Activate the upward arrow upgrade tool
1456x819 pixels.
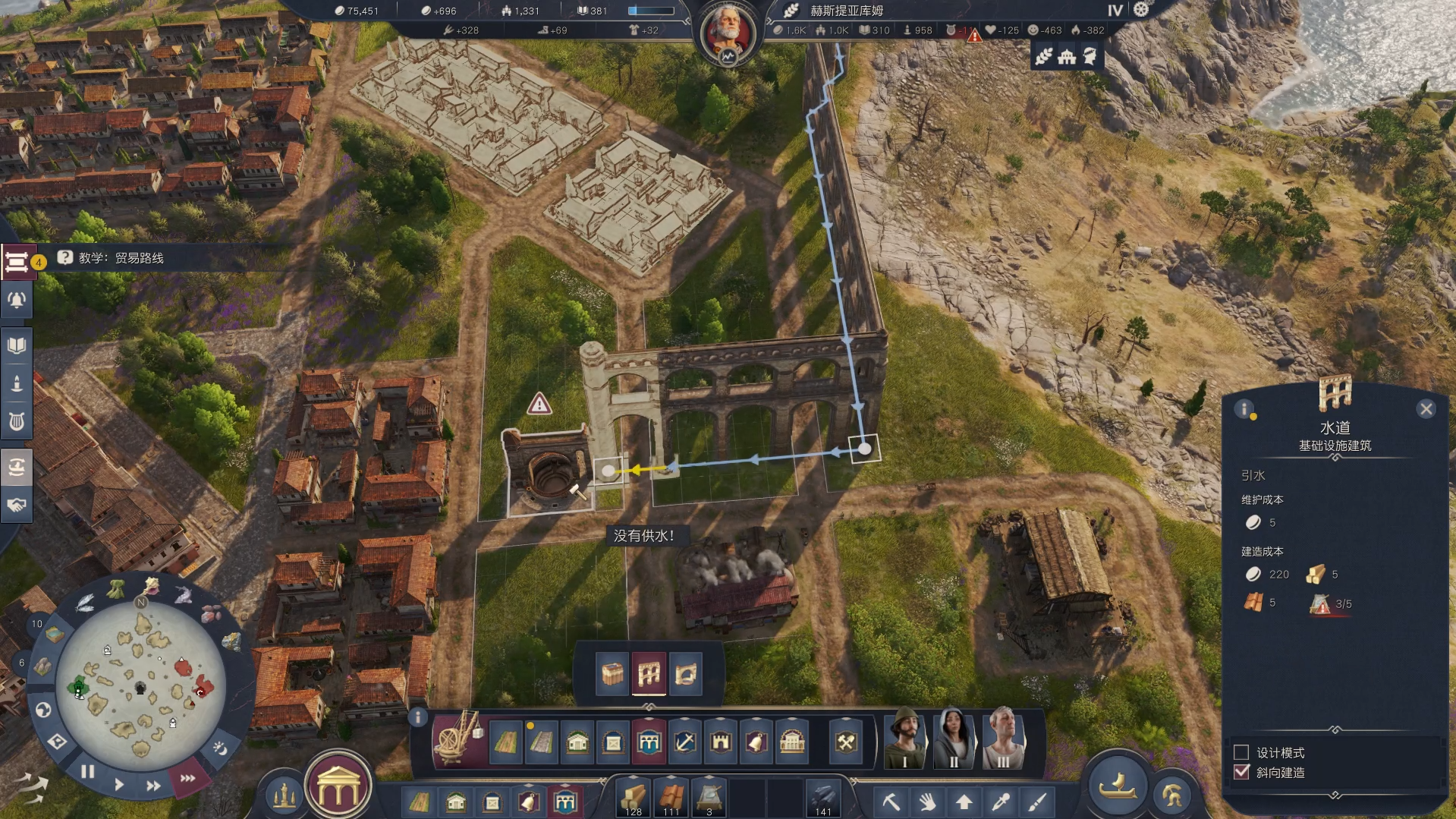click(x=964, y=802)
